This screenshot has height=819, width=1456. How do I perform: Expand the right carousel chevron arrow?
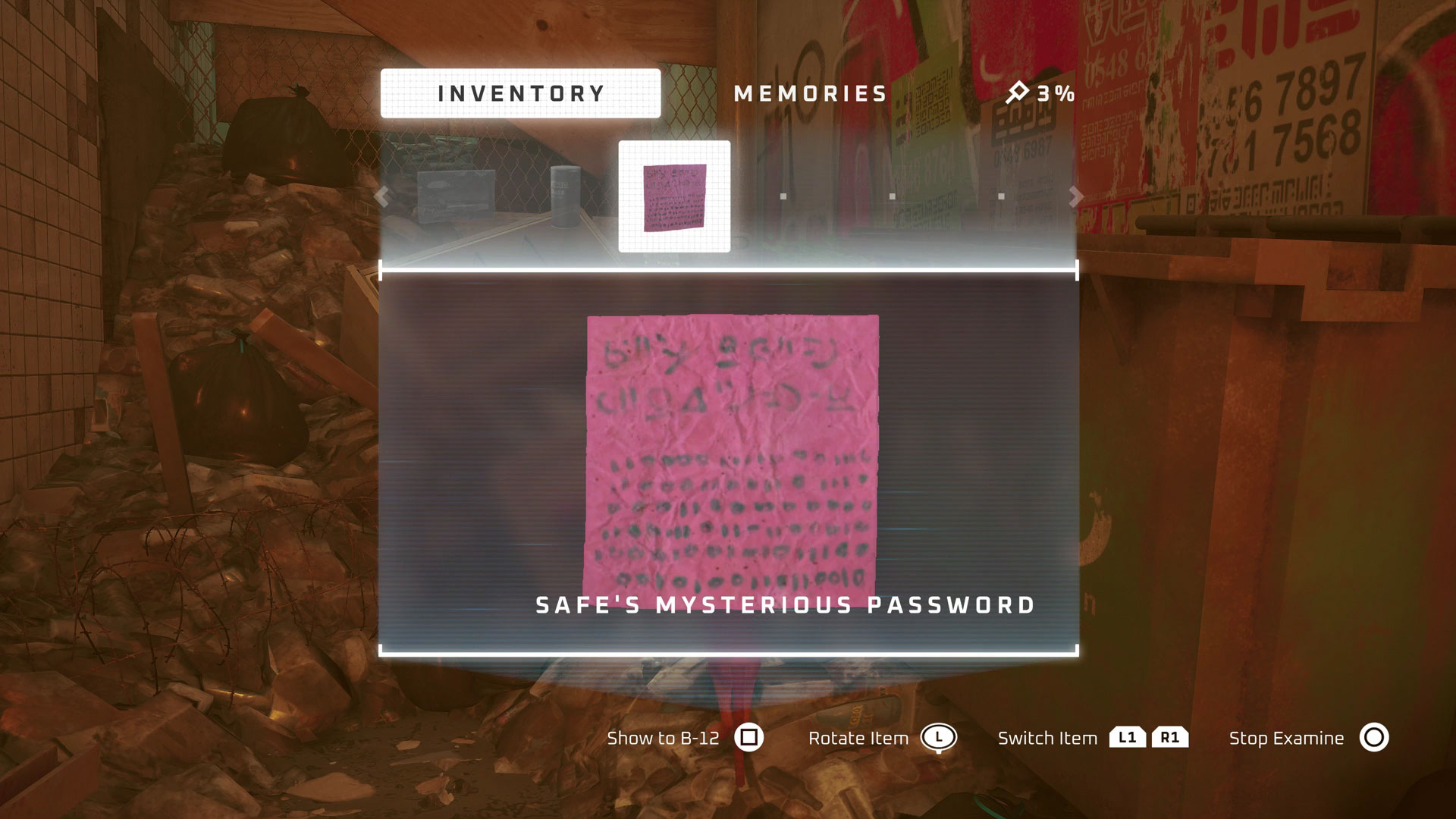click(x=1075, y=196)
